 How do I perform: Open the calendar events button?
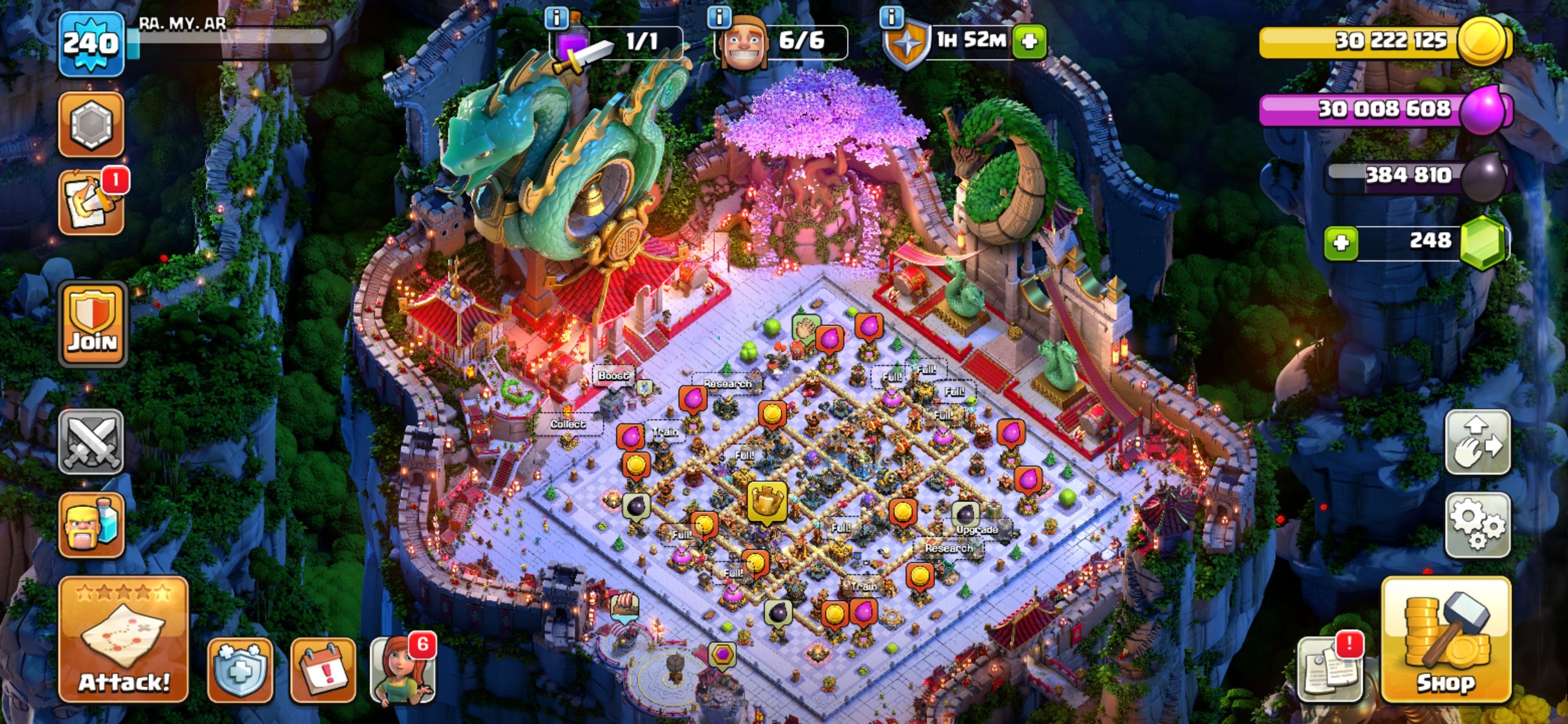point(323,670)
